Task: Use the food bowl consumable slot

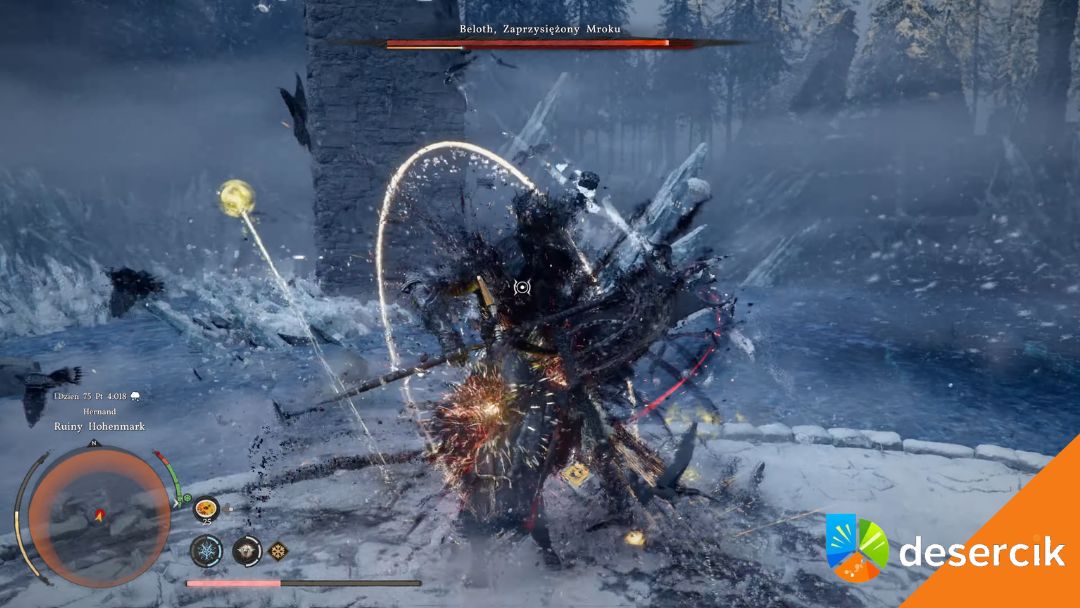Action: pyautogui.click(x=207, y=507)
